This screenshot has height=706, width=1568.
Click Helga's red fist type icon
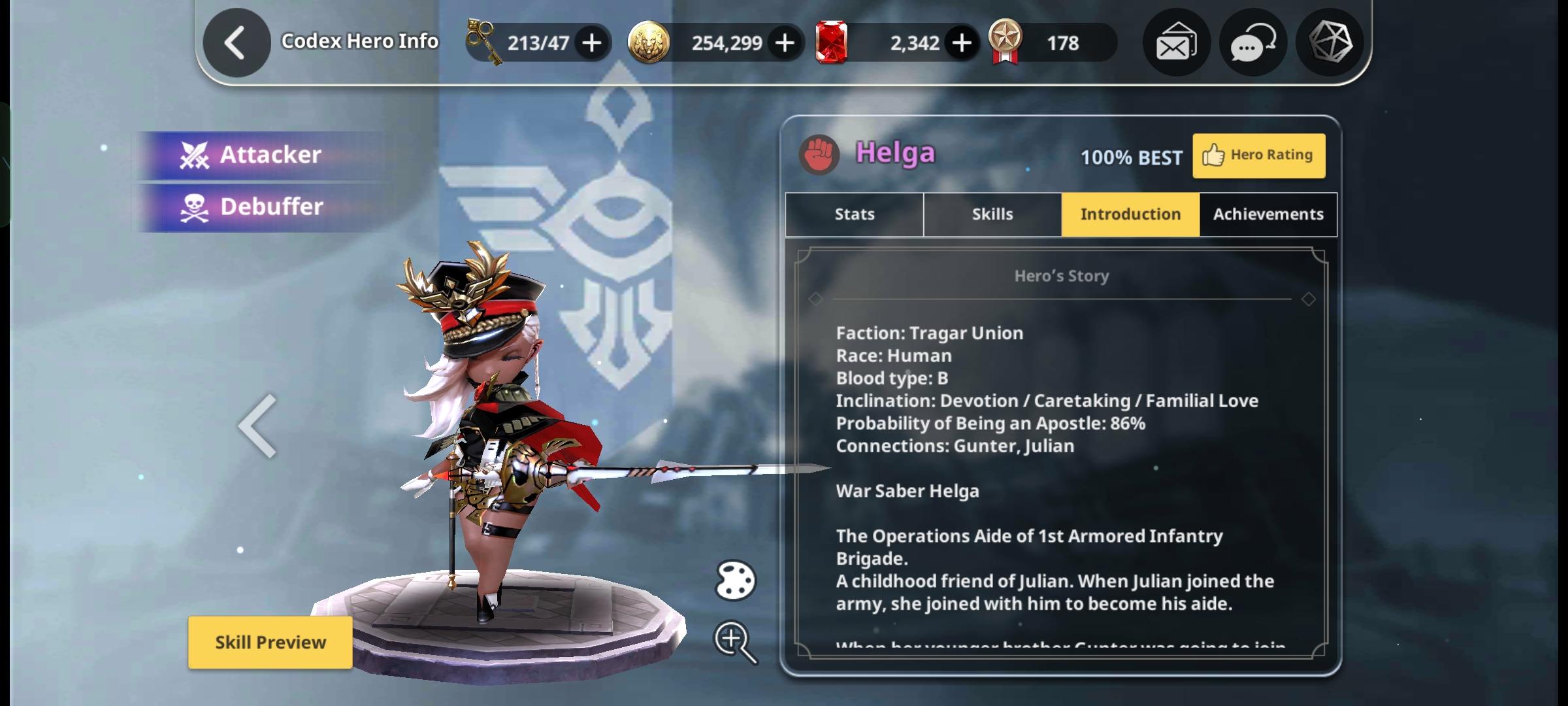click(819, 155)
